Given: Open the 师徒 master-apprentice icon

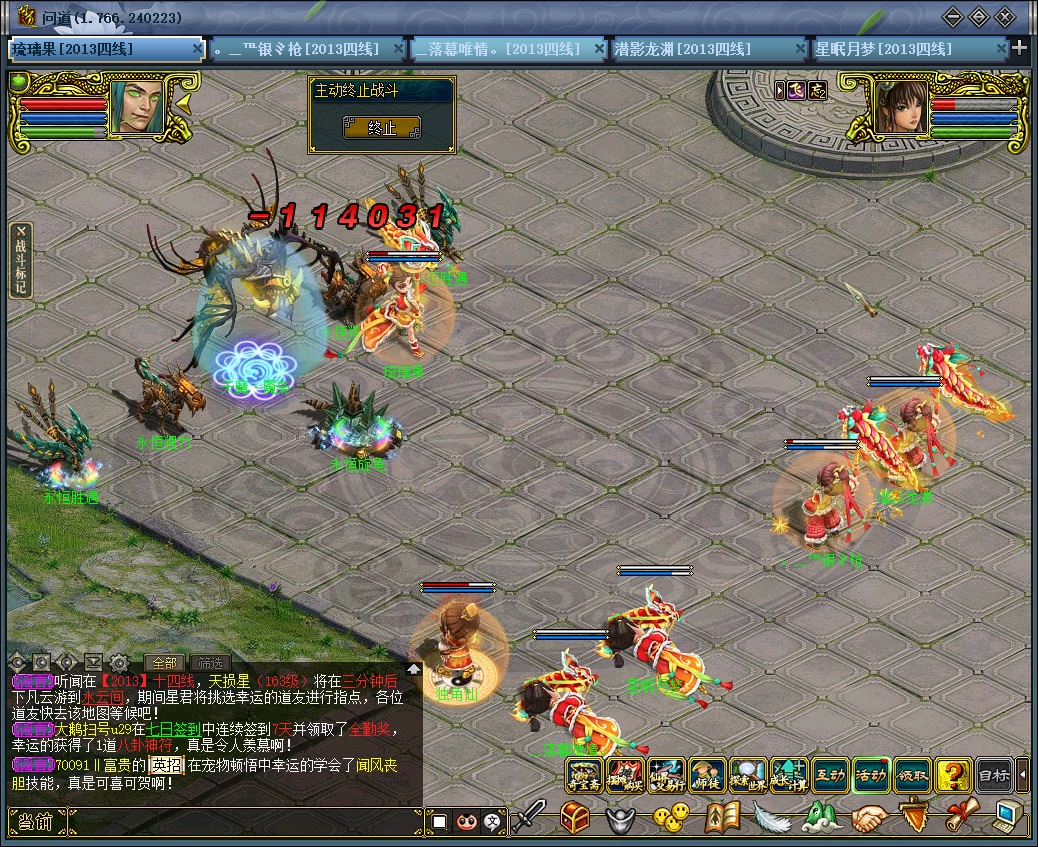Looking at the screenshot, I should [x=707, y=775].
